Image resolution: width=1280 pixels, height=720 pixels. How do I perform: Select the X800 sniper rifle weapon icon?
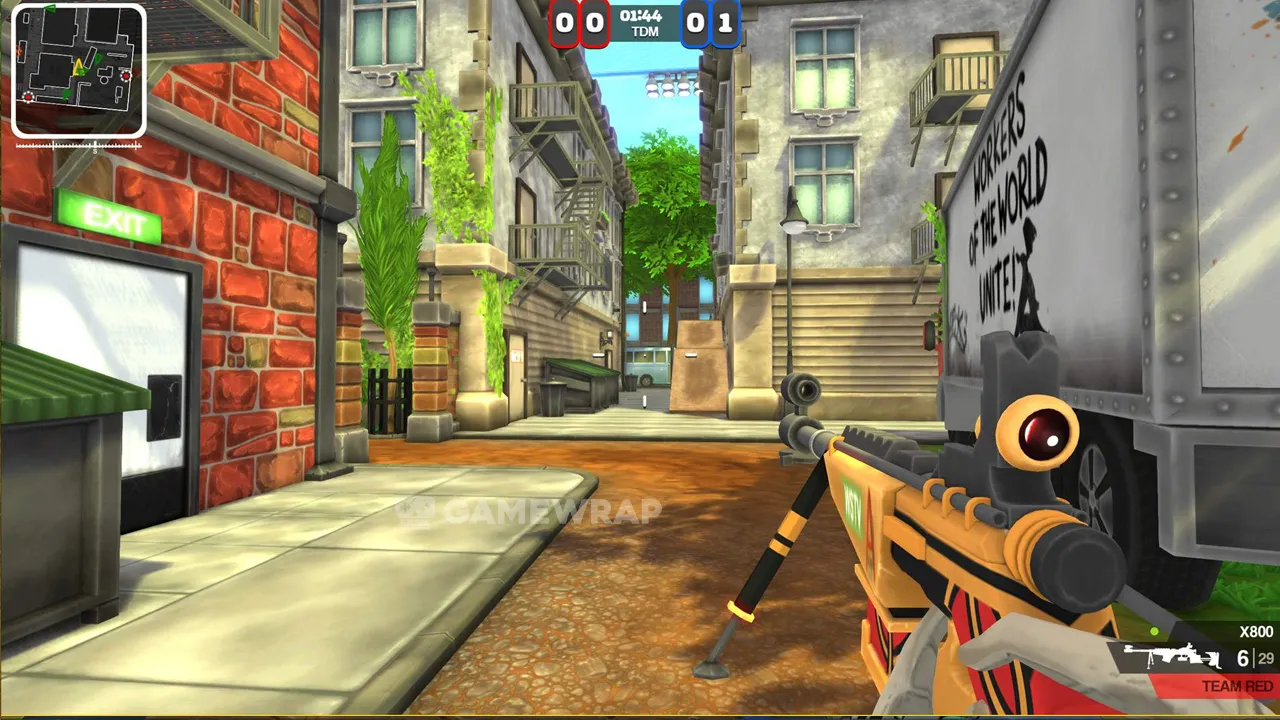pyautogui.click(x=1171, y=657)
